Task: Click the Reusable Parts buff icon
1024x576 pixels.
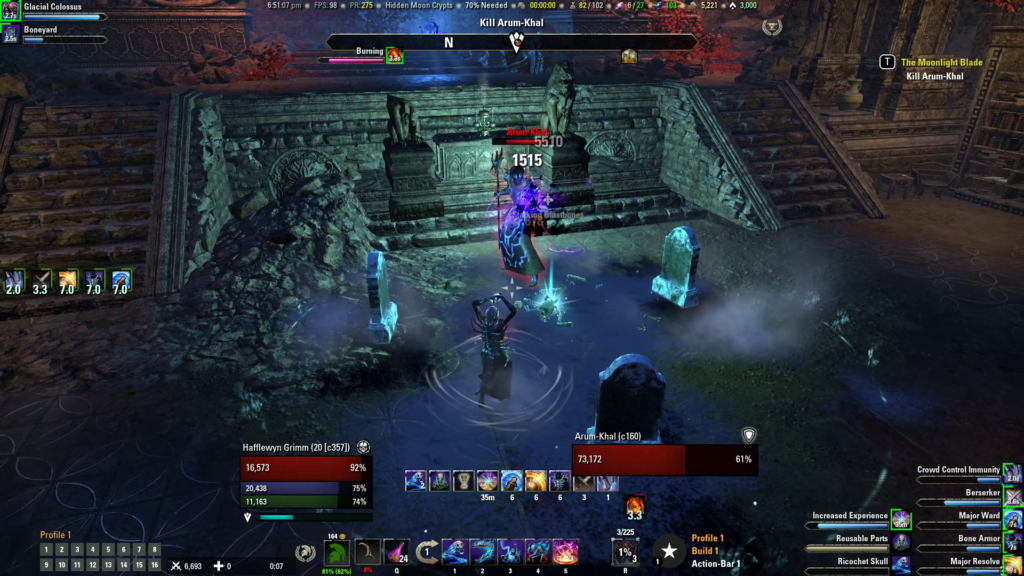Action: (901, 542)
